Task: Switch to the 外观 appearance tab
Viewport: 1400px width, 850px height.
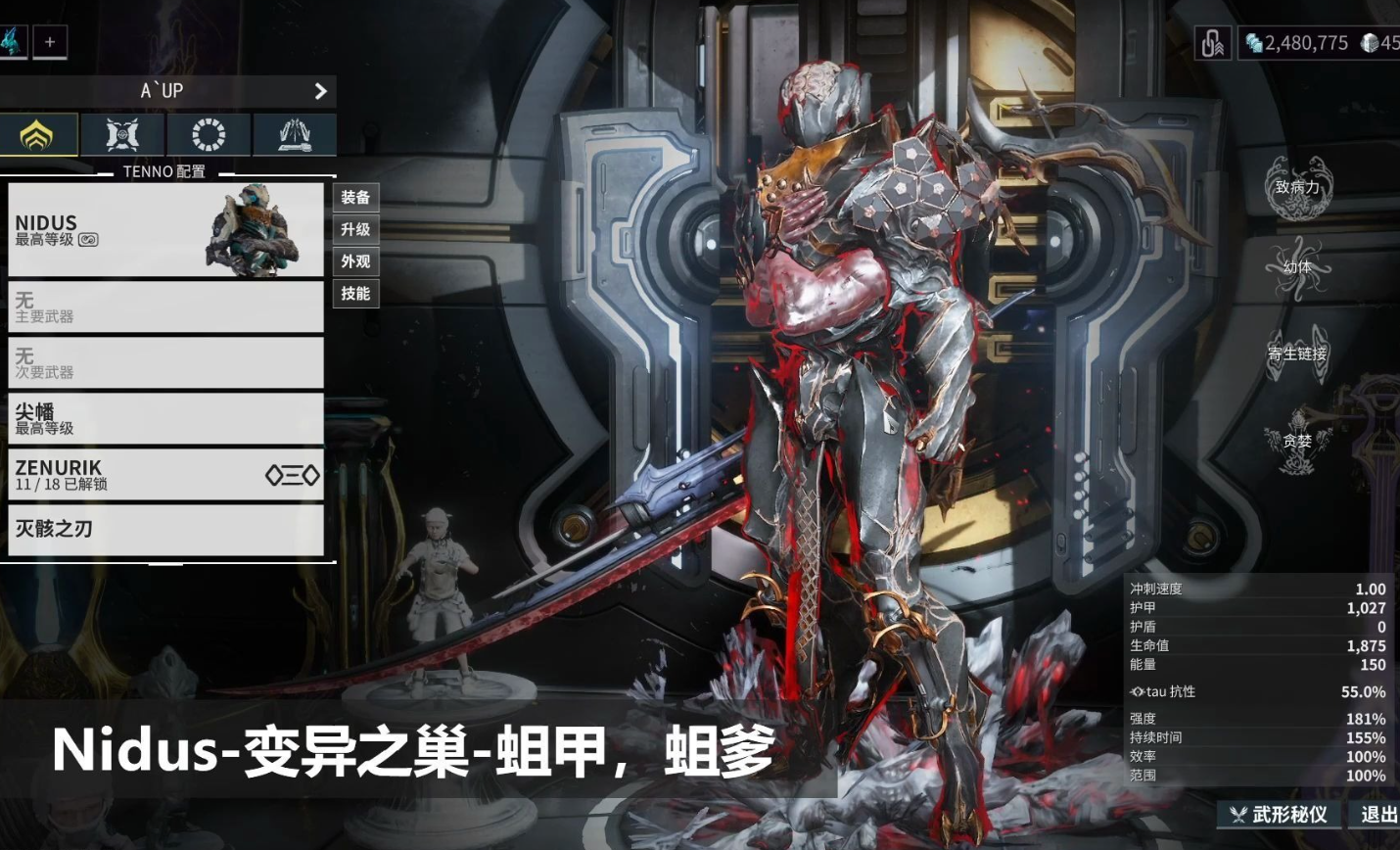Action: tap(356, 262)
